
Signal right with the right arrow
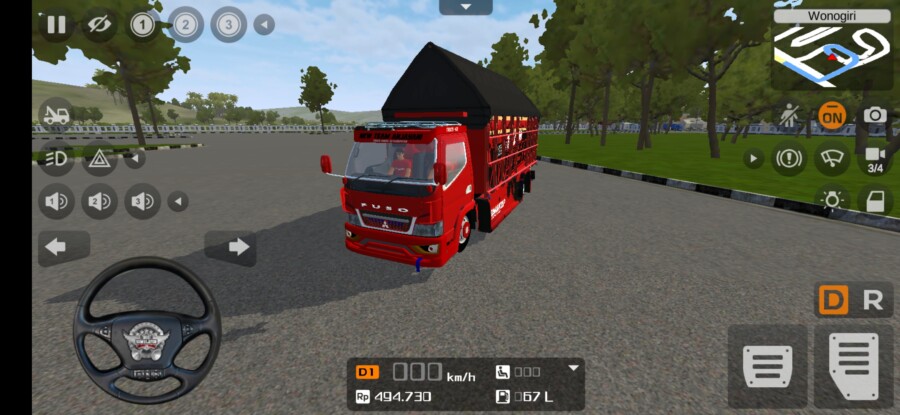click(238, 247)
